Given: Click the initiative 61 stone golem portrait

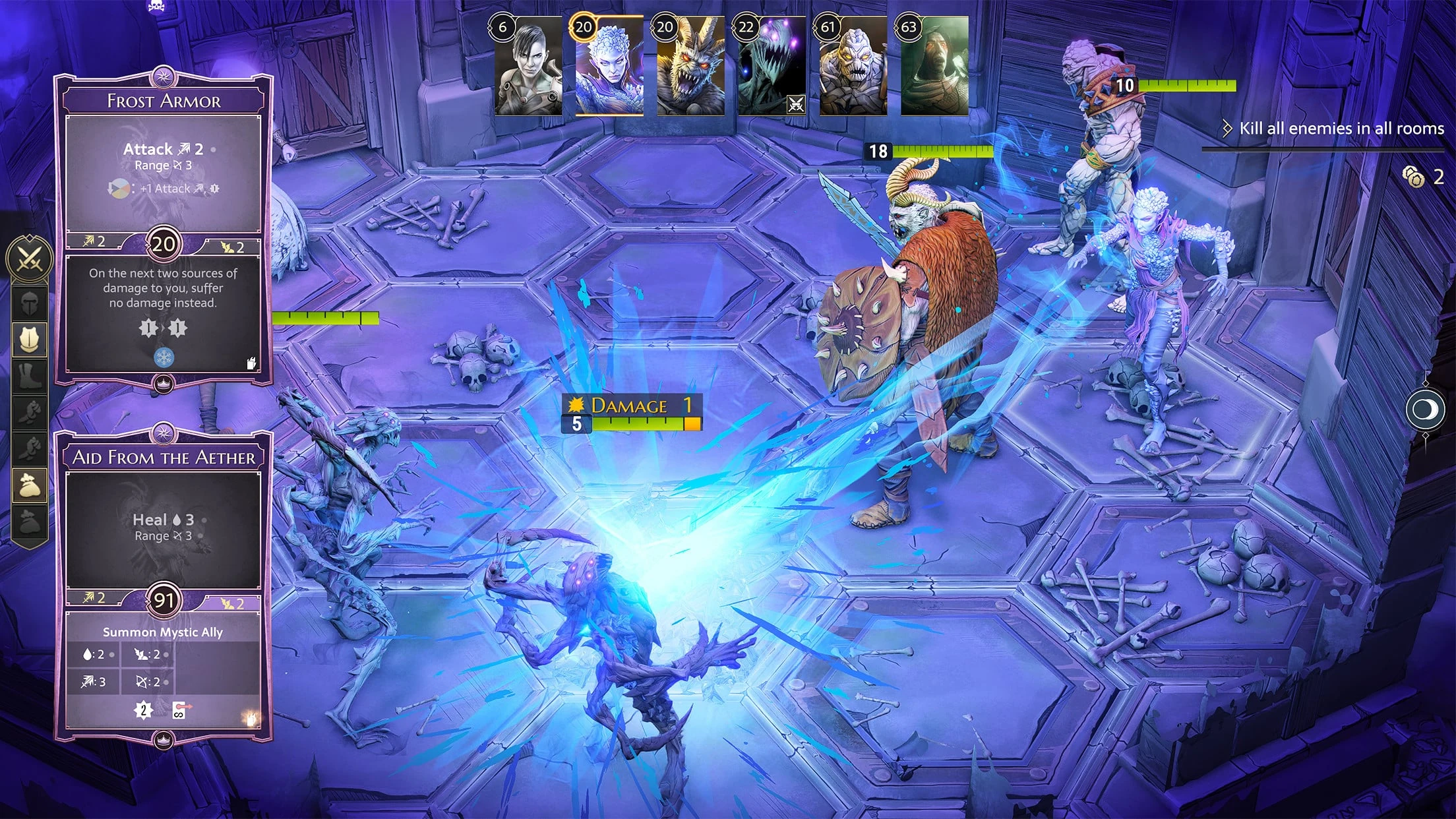Looking at the screenshot, I should coord(853,67).
